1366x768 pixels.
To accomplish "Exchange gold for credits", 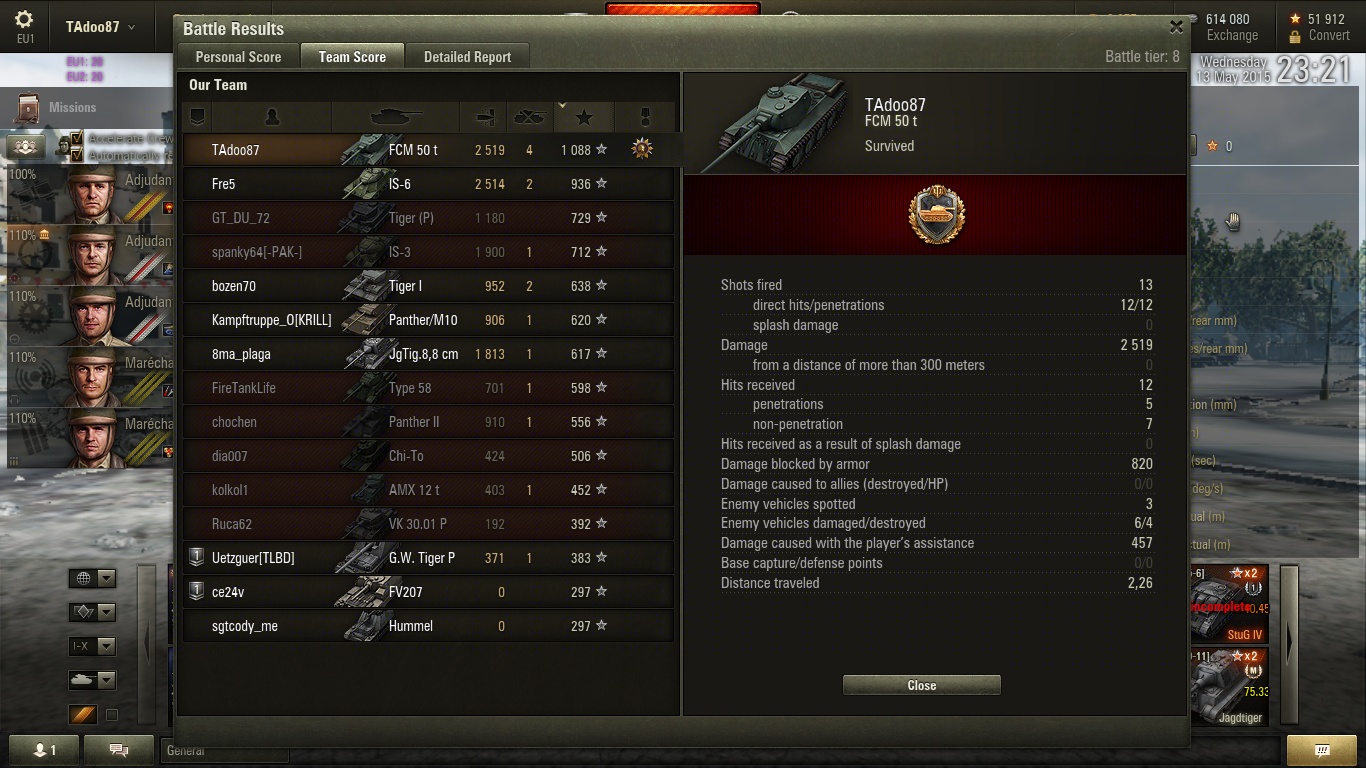I will click(x=1232, y=35).
